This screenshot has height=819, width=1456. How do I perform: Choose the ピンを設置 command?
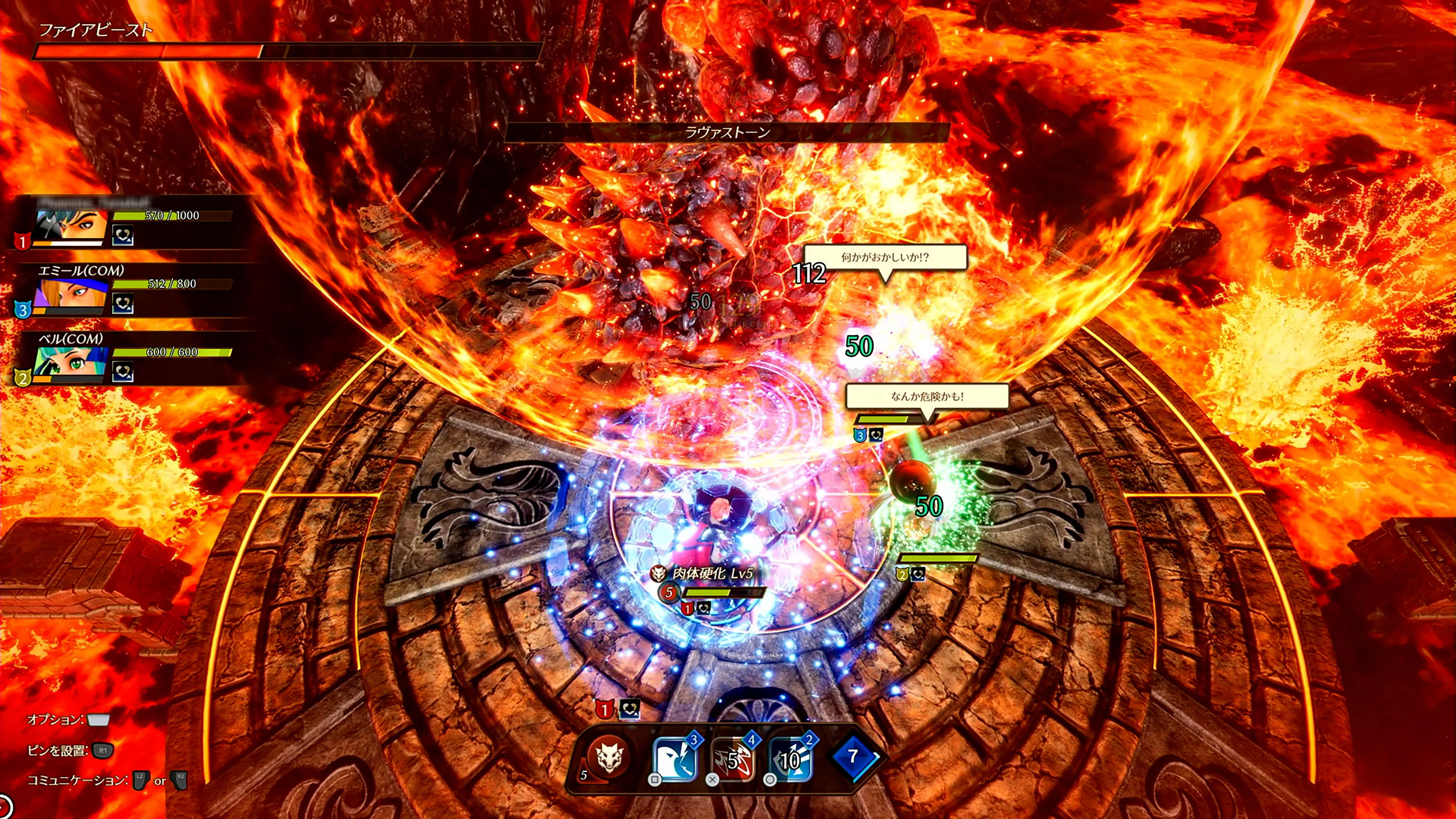tap(71, 751)
